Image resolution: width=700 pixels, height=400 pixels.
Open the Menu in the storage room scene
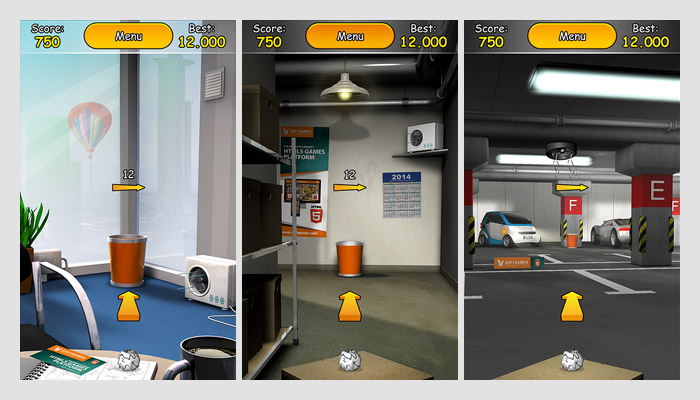pos(350,36)
